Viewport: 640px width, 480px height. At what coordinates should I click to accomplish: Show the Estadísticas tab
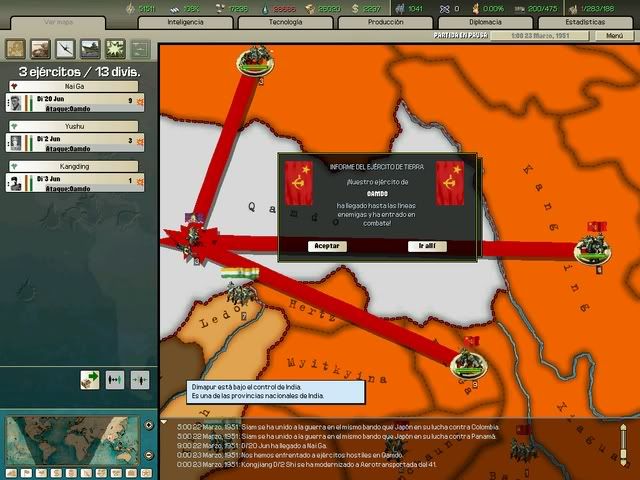[583, 21]
